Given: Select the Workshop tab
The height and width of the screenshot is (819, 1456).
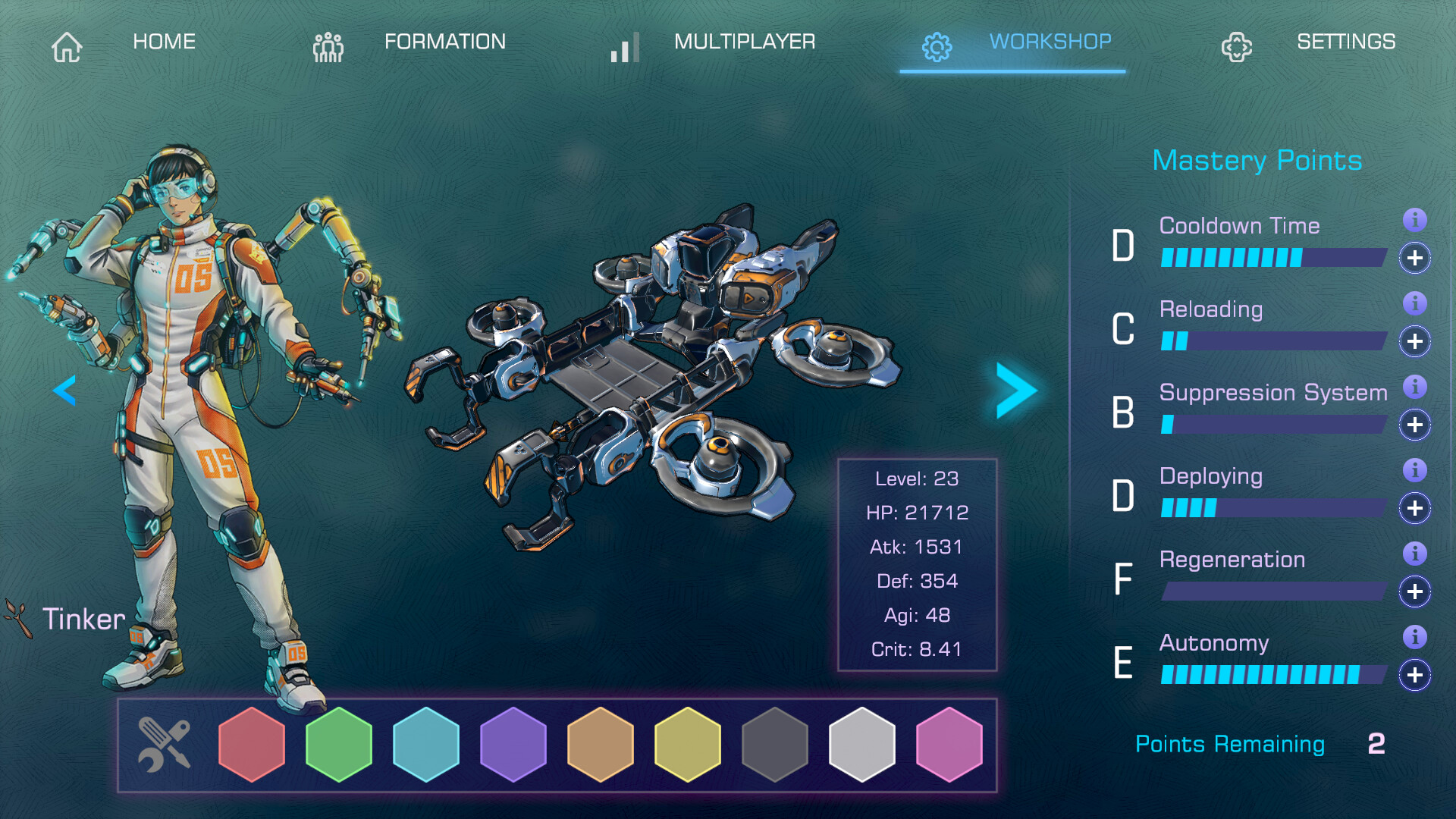Looking at the screenshot, I should [1016, 43].
